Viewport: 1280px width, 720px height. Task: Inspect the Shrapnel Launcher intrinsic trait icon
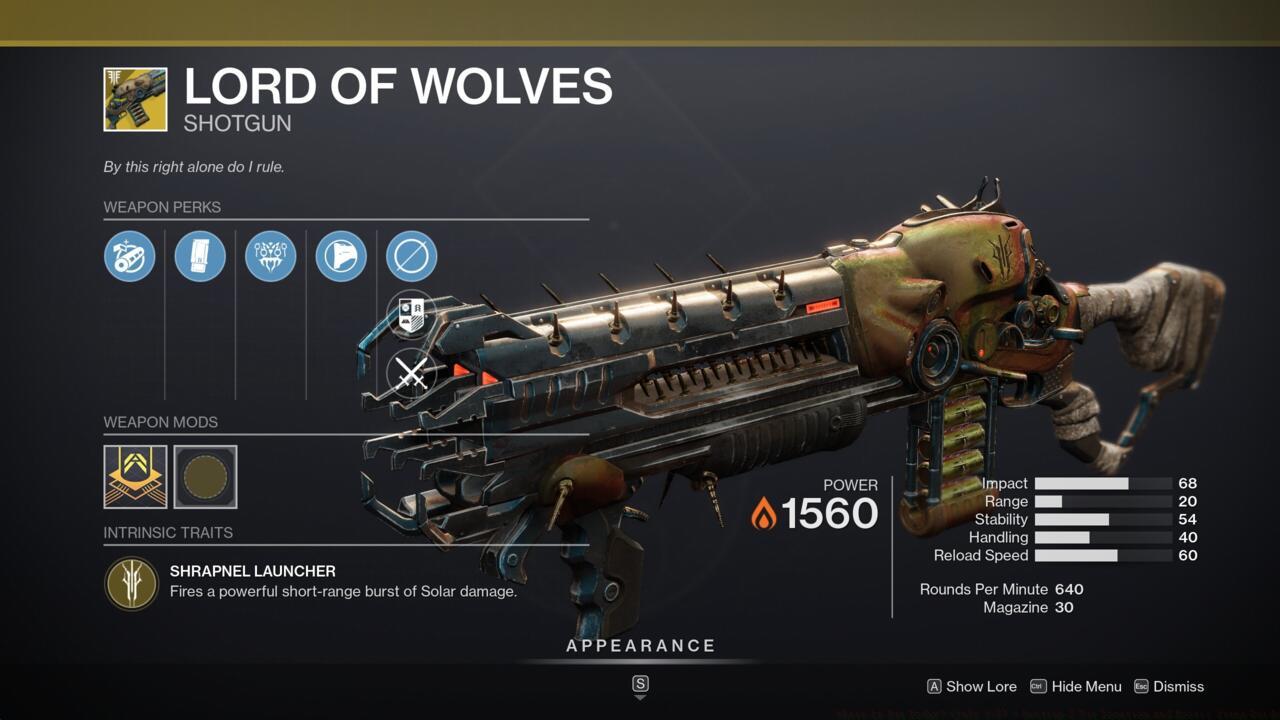[x=132, y=583]
